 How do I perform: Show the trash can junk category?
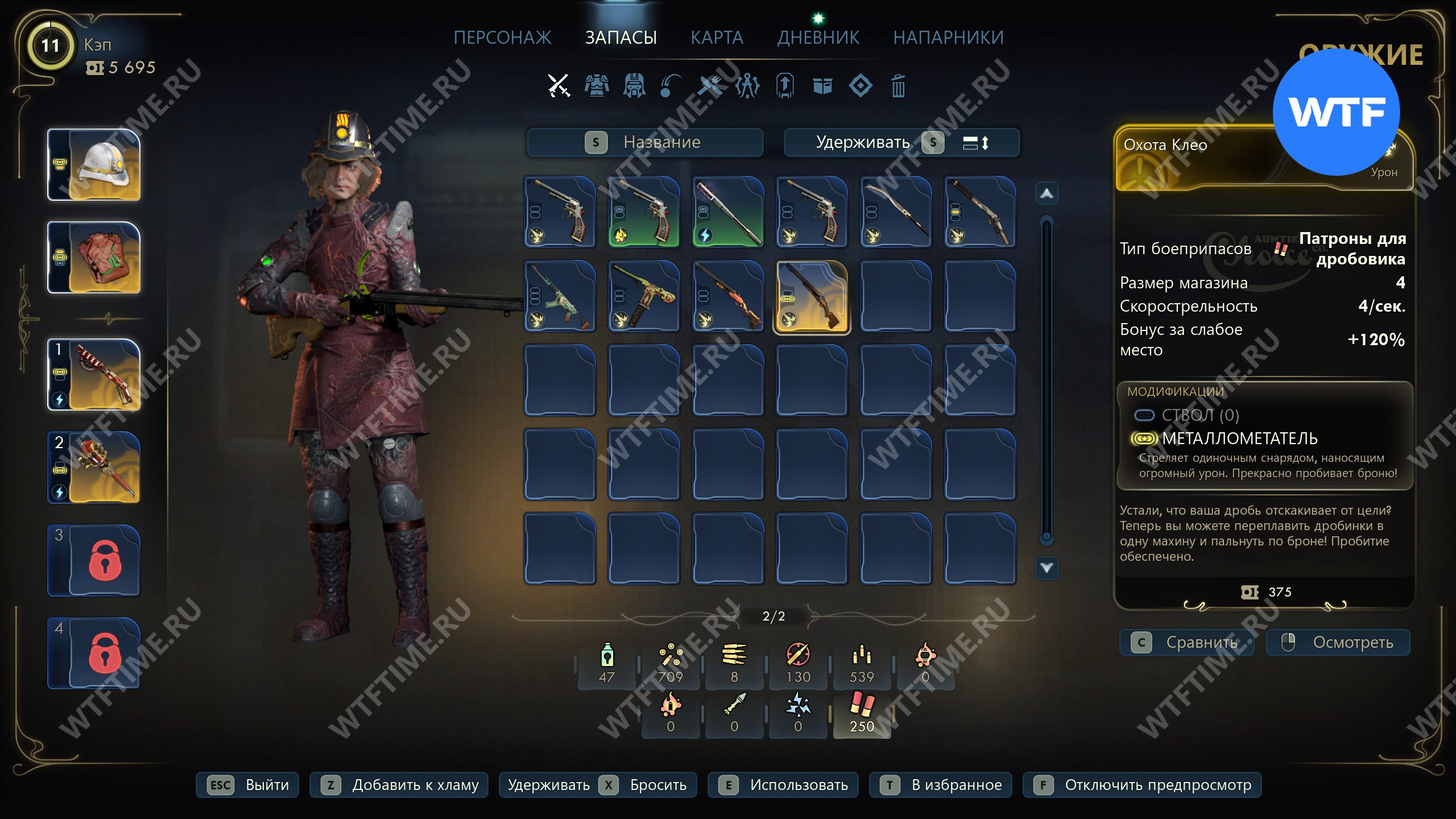pos(898,86)
